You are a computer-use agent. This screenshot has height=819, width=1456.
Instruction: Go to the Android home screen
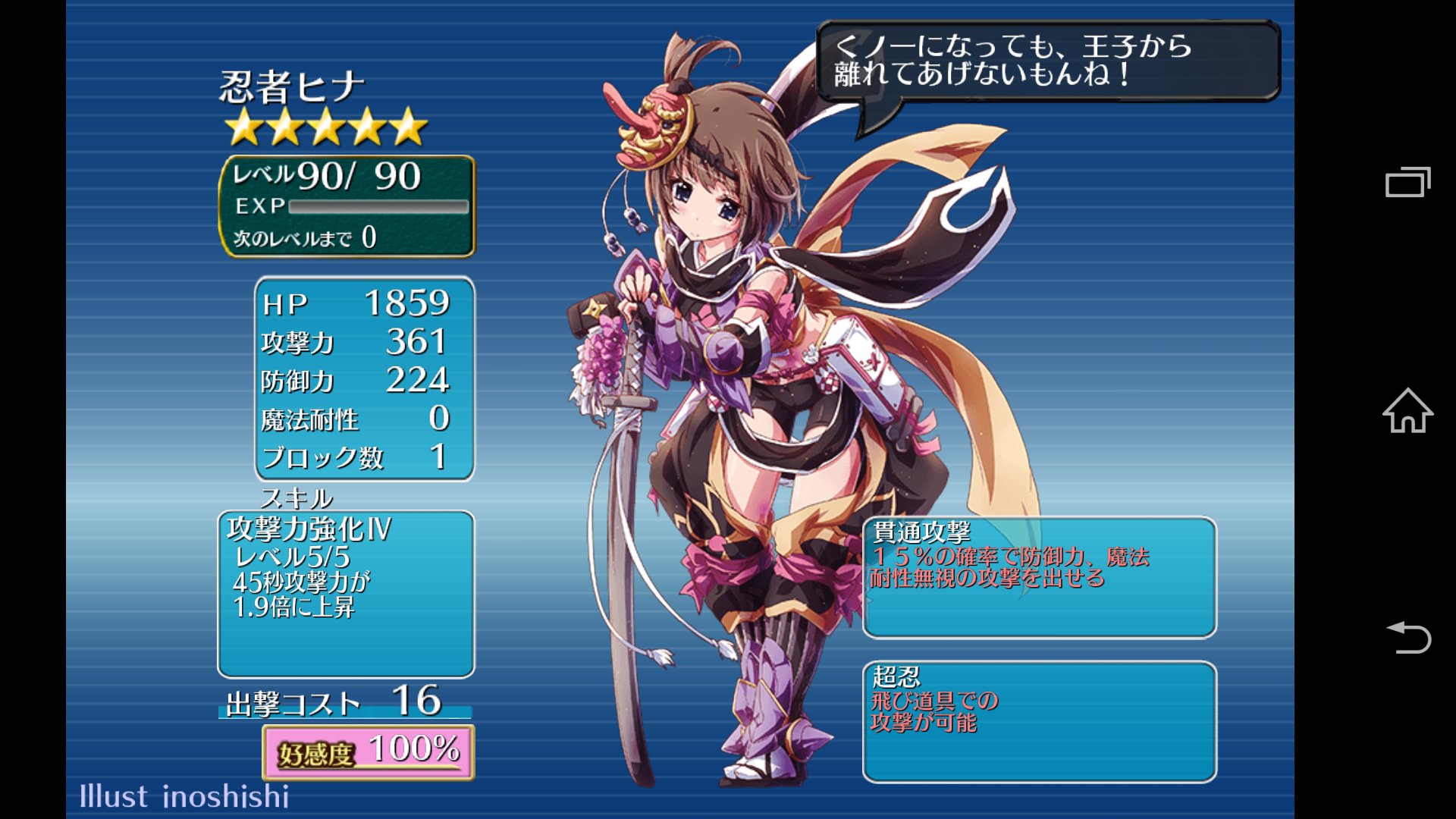[1407, 411]
